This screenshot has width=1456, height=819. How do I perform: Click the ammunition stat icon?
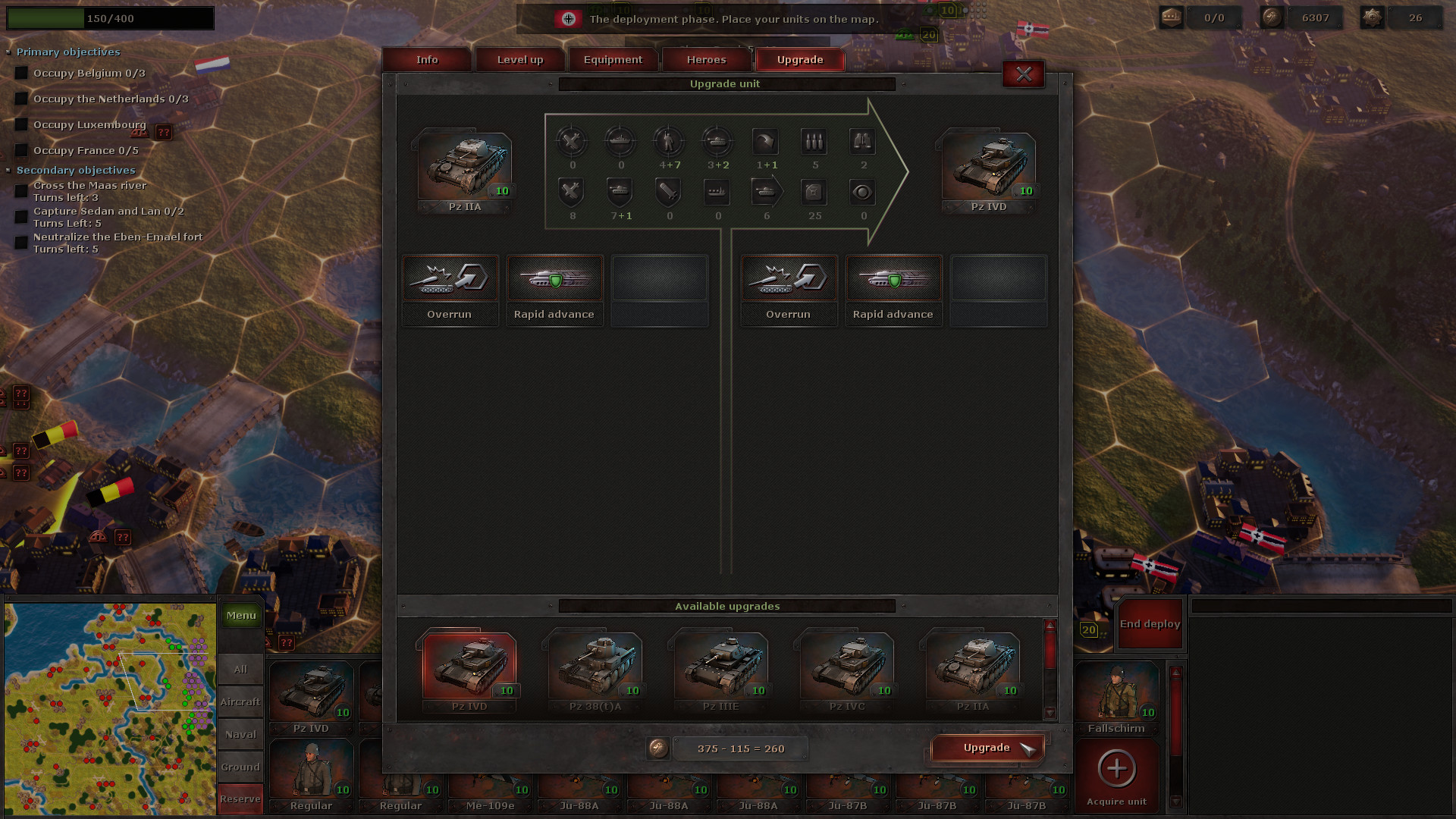tap(814, 142)
